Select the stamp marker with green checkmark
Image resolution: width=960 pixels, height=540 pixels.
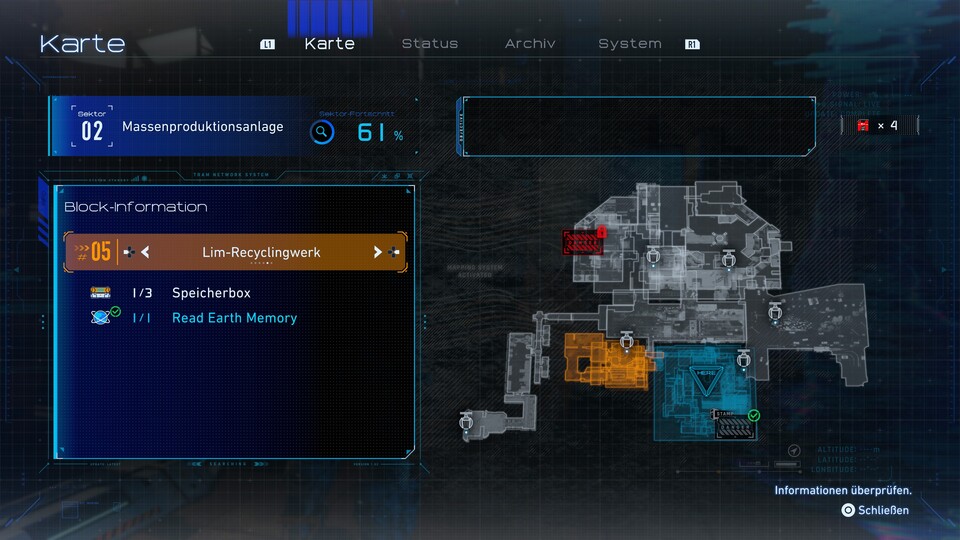733,423
